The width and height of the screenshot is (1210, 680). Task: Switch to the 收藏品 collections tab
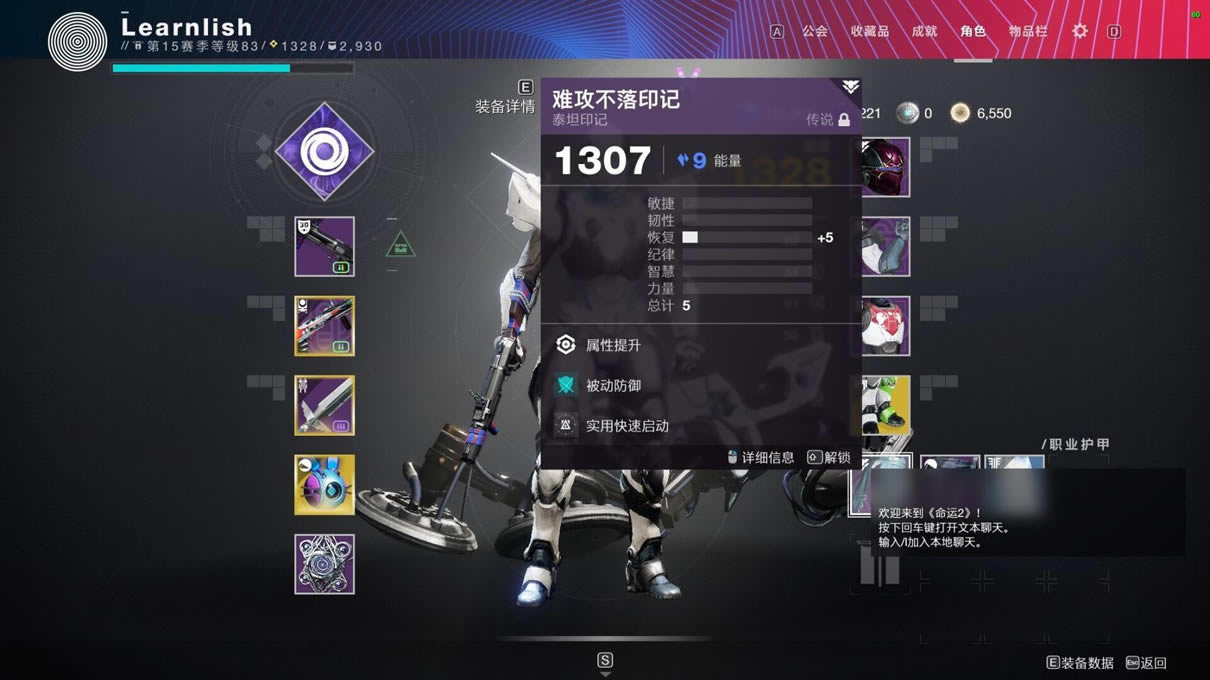(x=869, y=31)
